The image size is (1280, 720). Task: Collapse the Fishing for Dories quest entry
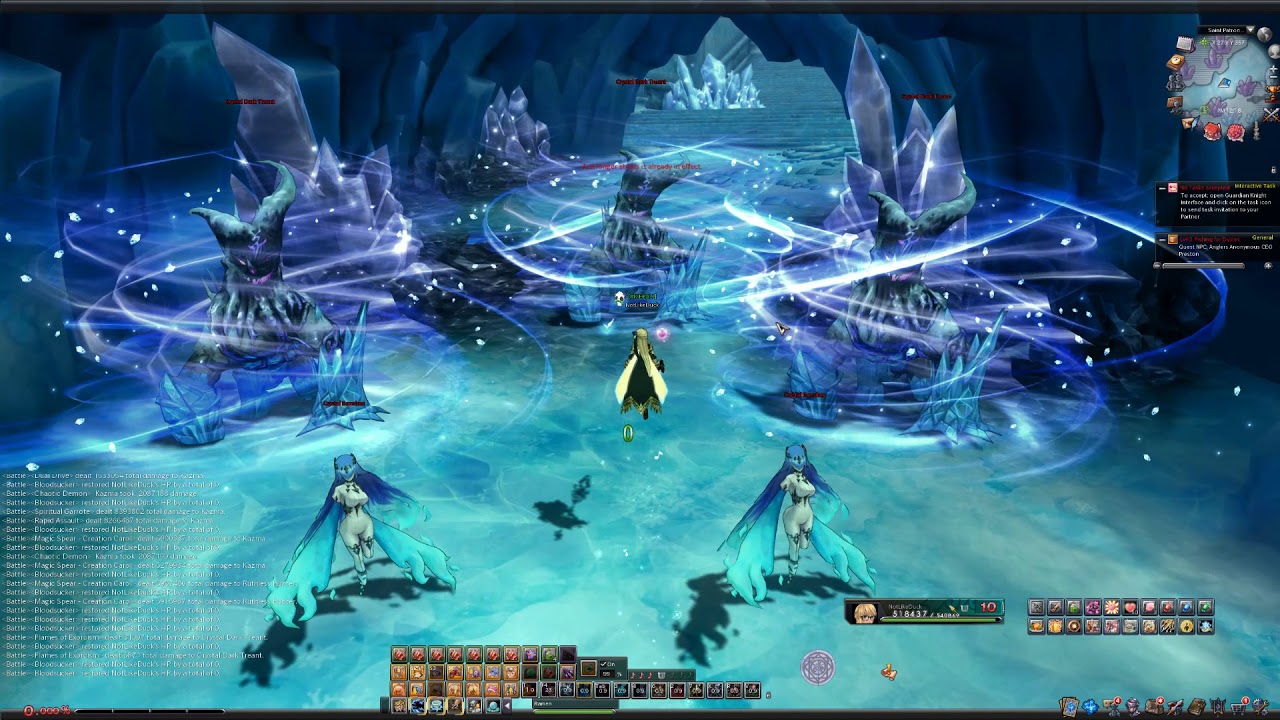1162,240
